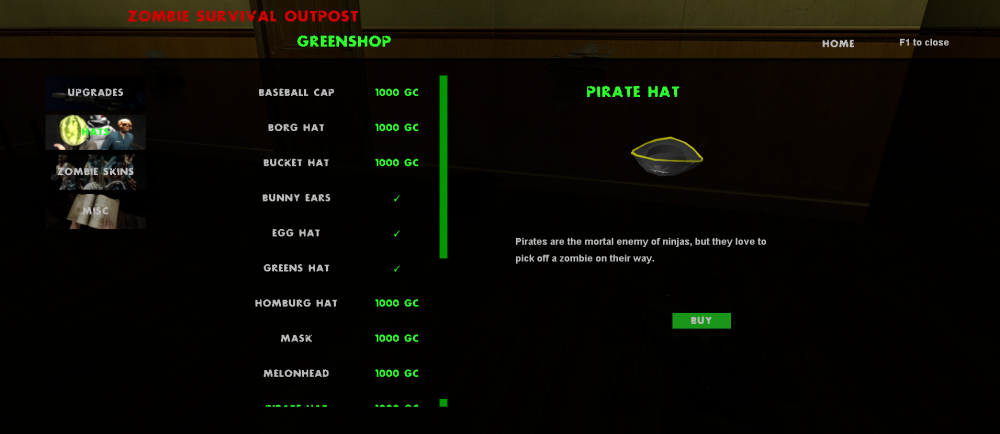The width and height of the screenshot is (1000, 434).
Task: Open the Misc category
Action: pos(96,210)
